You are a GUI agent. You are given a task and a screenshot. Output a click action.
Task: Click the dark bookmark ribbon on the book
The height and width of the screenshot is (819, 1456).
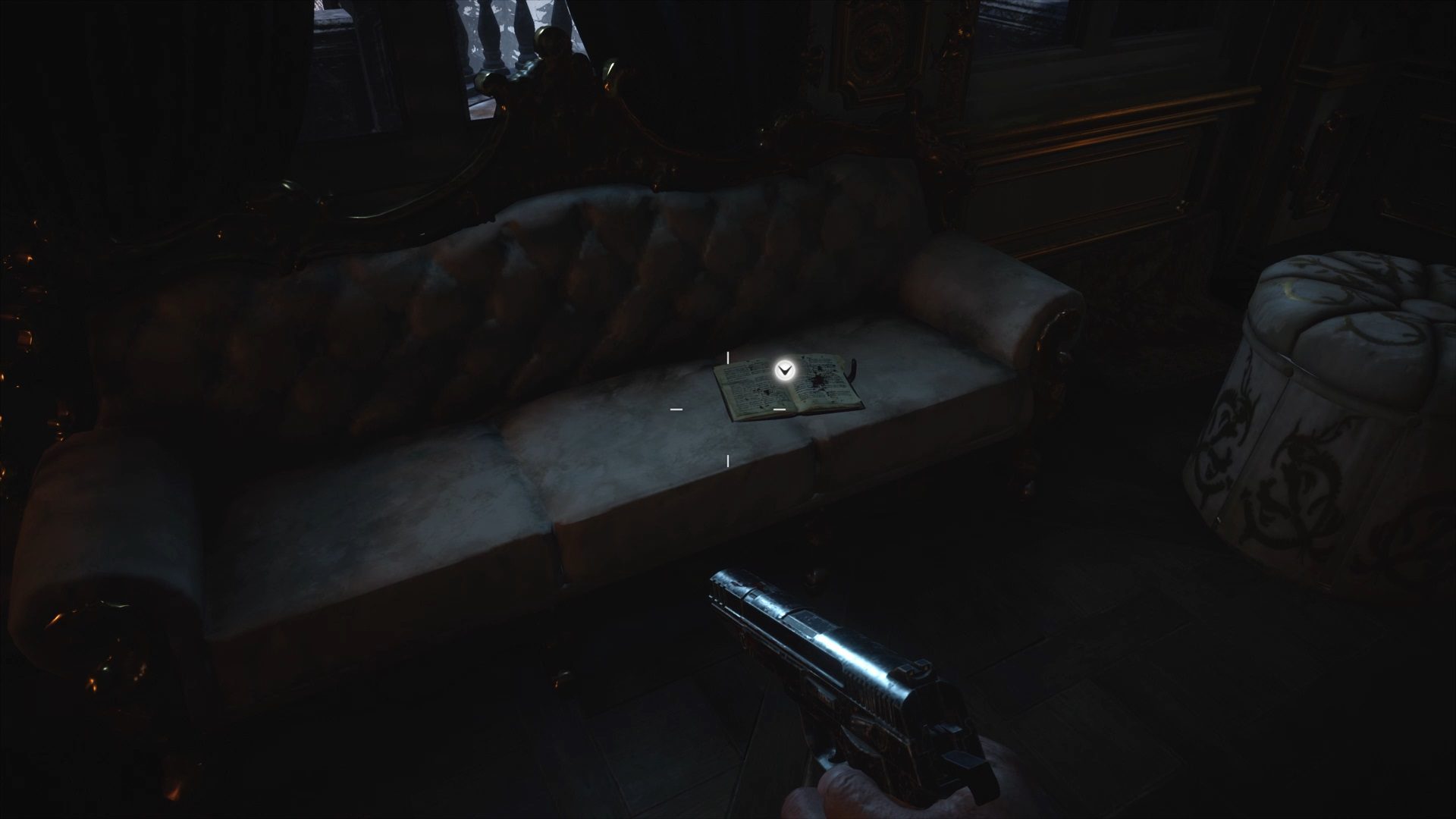[852, 372]
